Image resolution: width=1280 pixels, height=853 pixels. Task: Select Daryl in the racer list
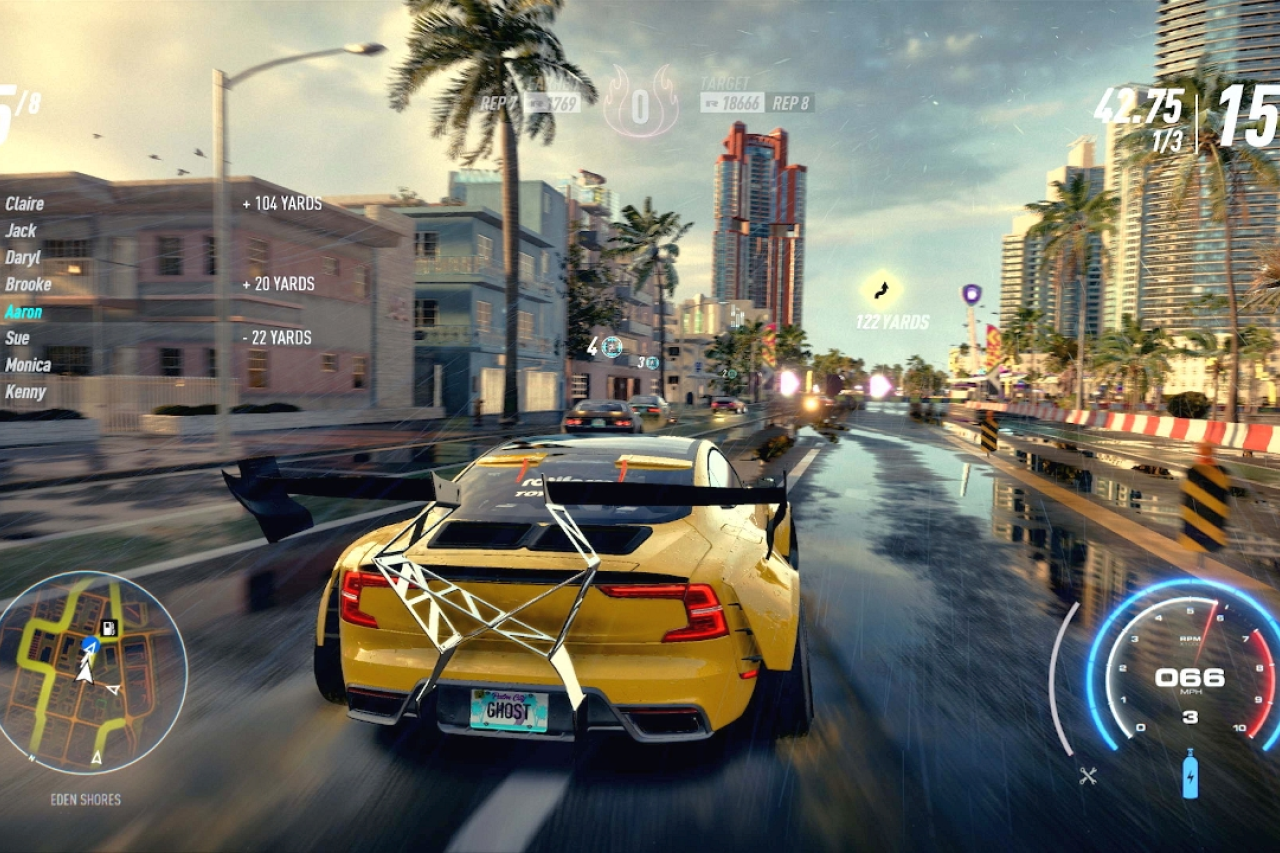(x=23, y=258)
